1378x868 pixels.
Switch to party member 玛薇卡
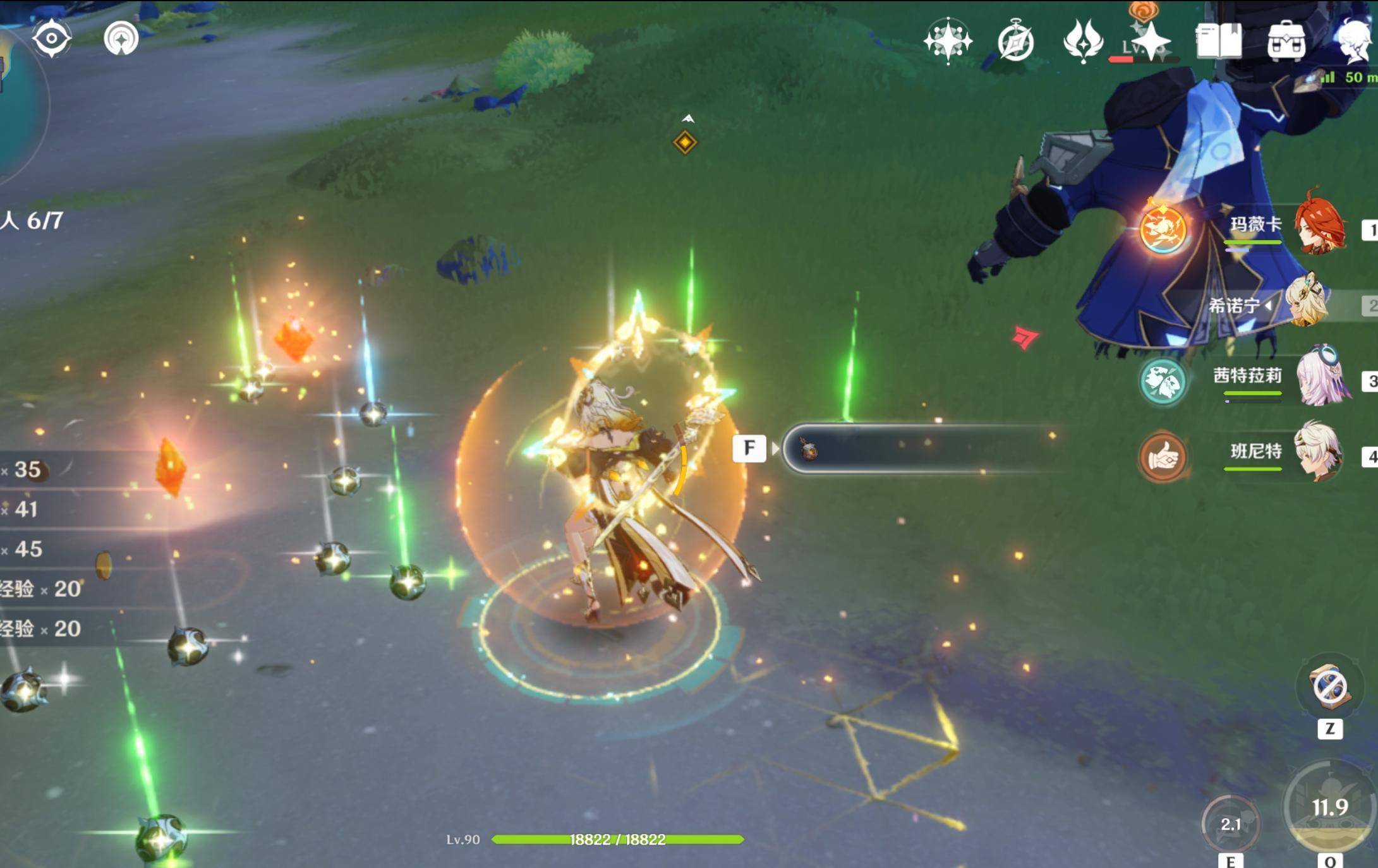point(1317,226)
